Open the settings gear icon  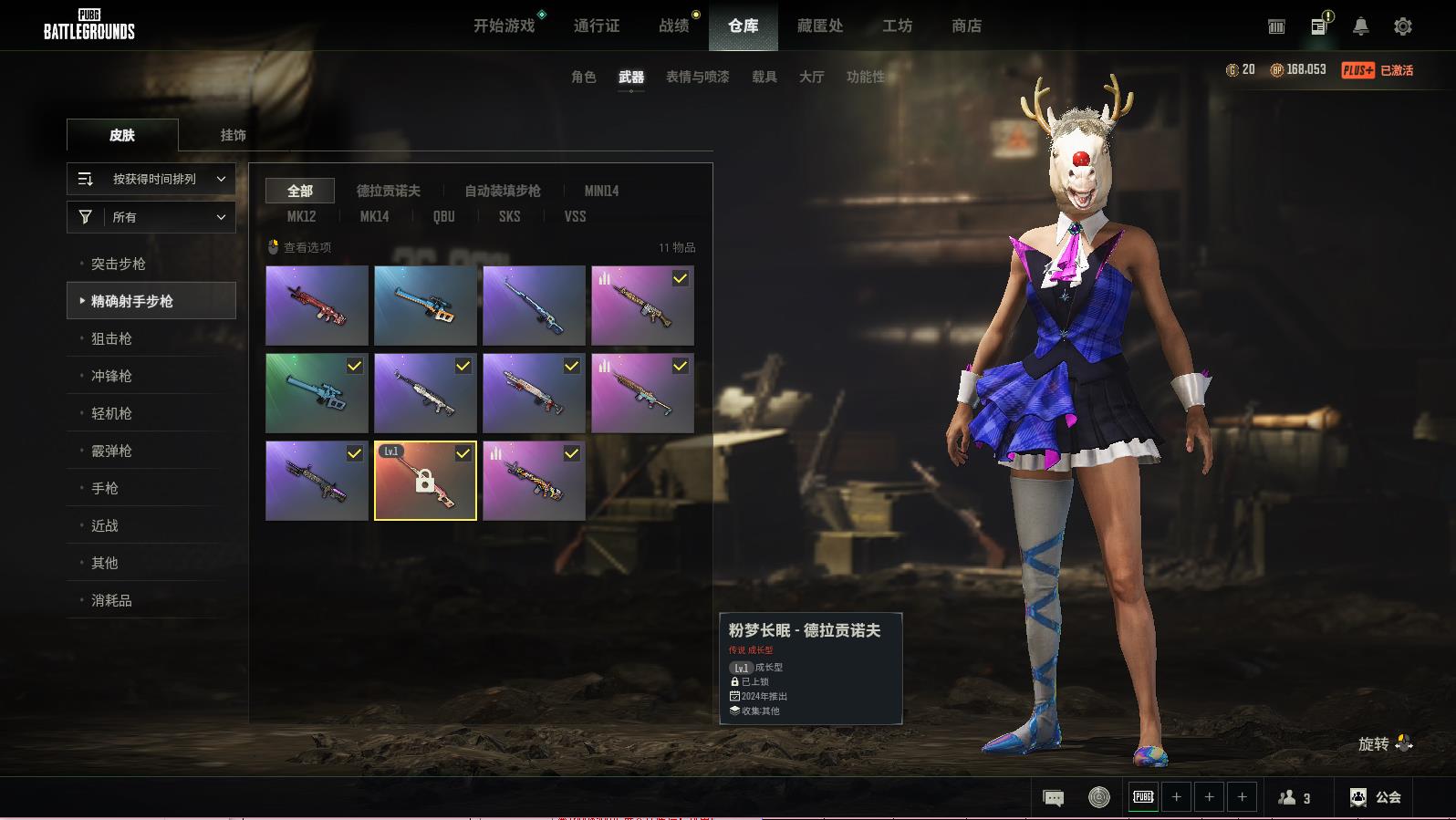point(1402,26)
